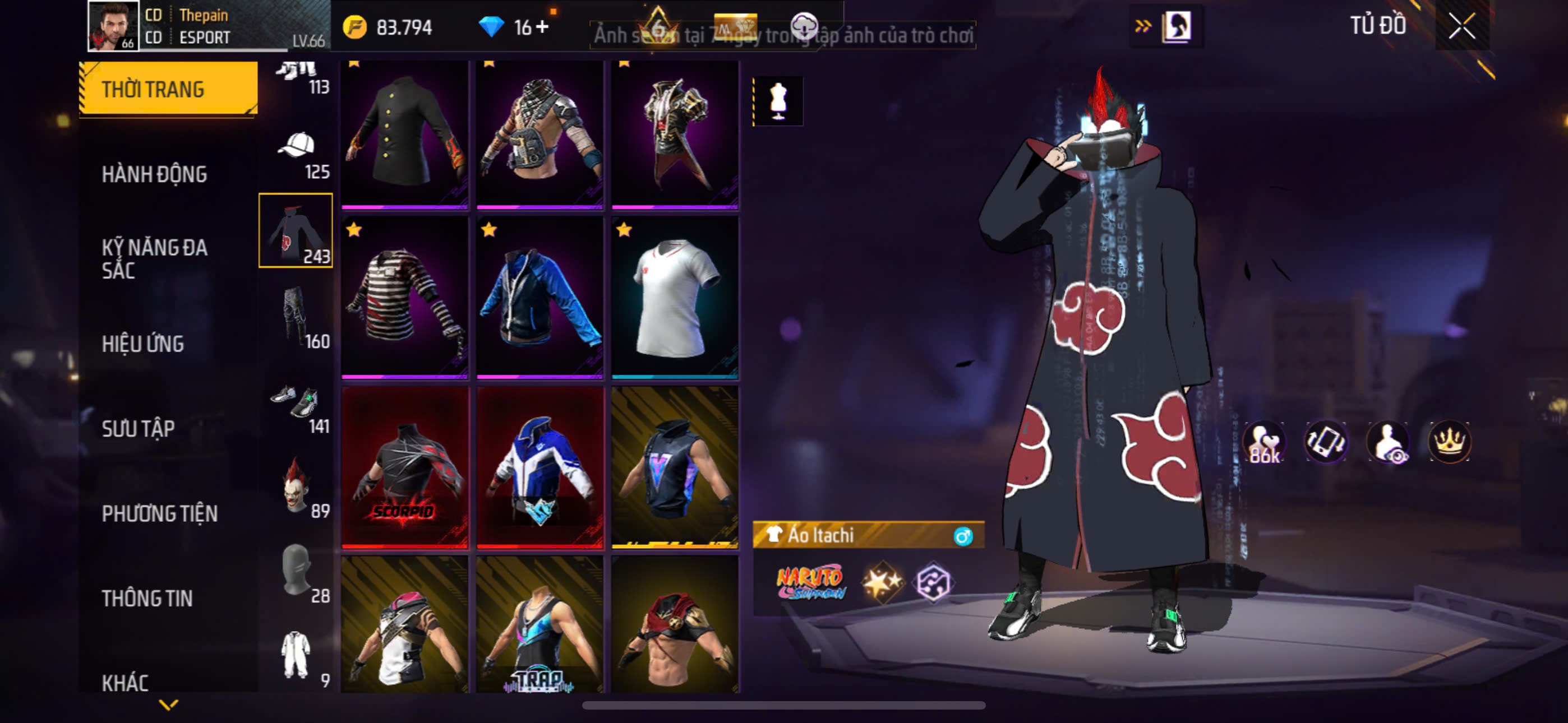Open the HÀNH ĐỘNG section
1568x723 pixels.
pos(155,174)
